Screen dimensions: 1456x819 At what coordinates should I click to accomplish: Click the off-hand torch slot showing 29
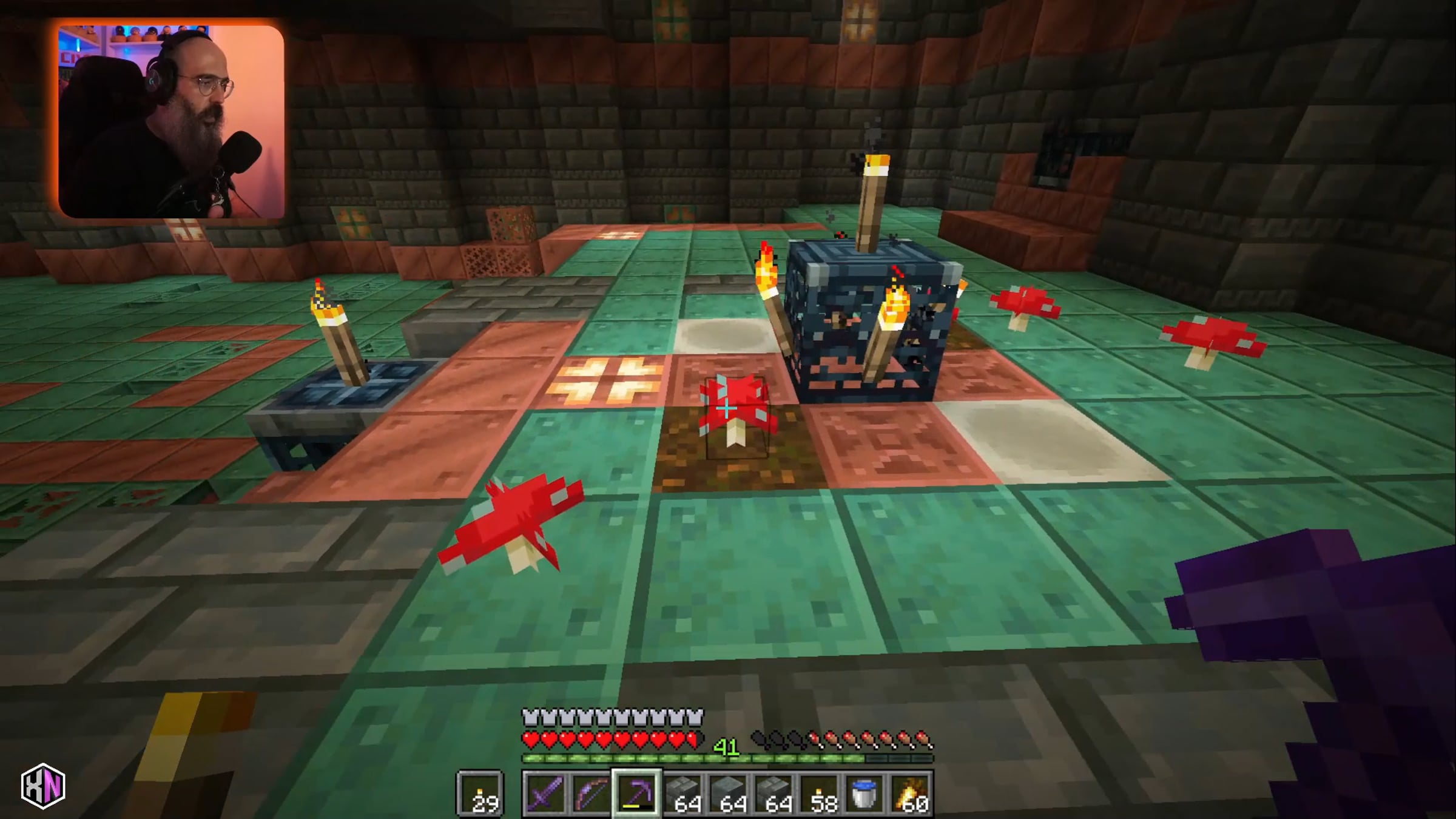click(480, 793)
